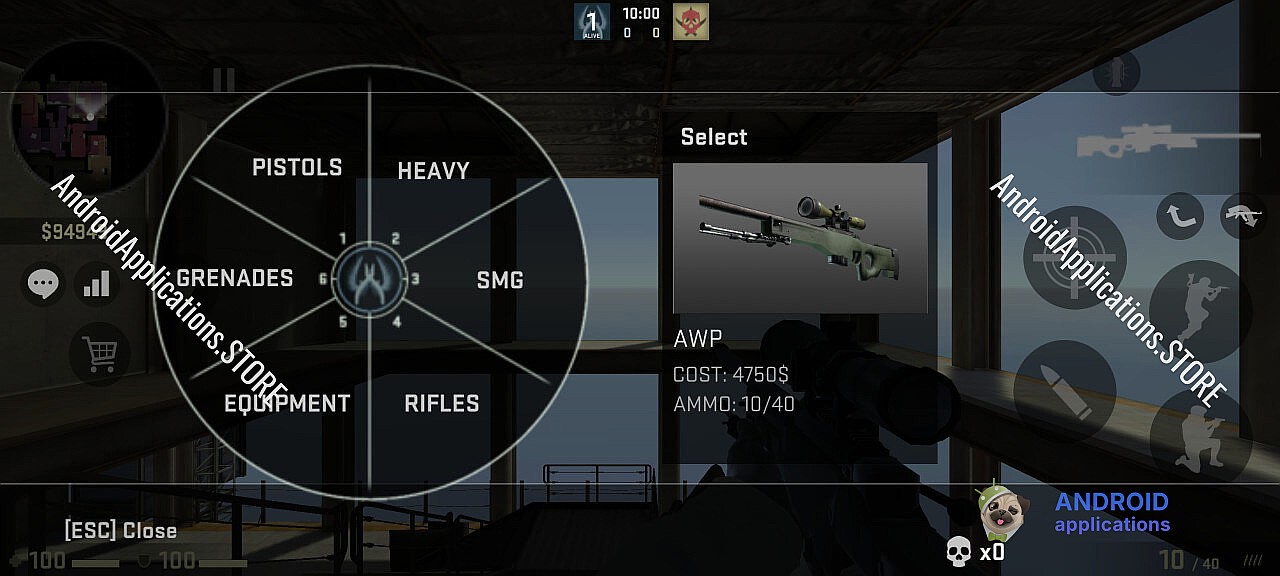Open chat via the speech bubble icon
Image resolution: width=1280 pixels, height=576 pixels.
coord(43,285)
